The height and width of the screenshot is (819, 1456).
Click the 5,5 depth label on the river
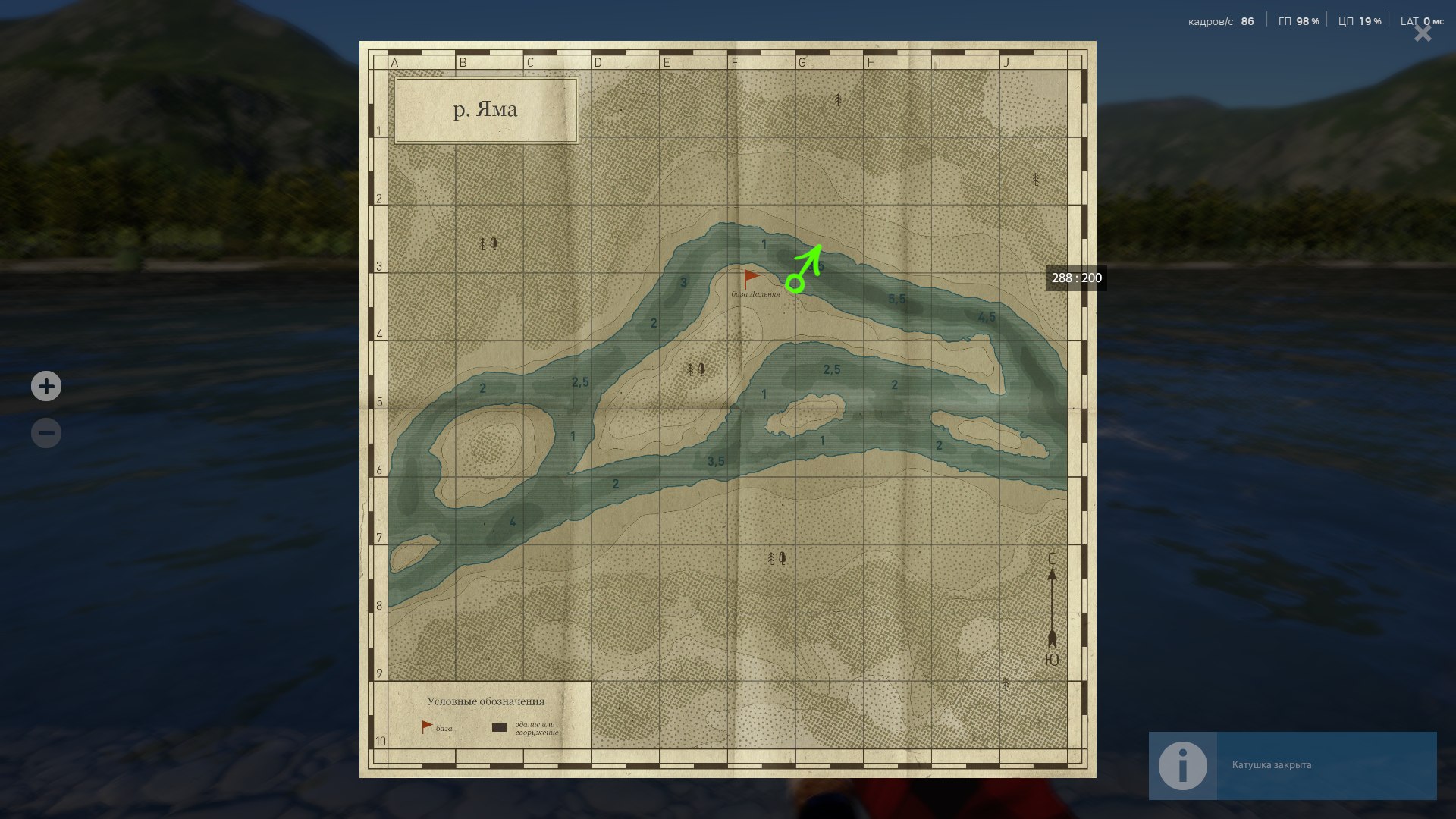(x=896, y=299)
